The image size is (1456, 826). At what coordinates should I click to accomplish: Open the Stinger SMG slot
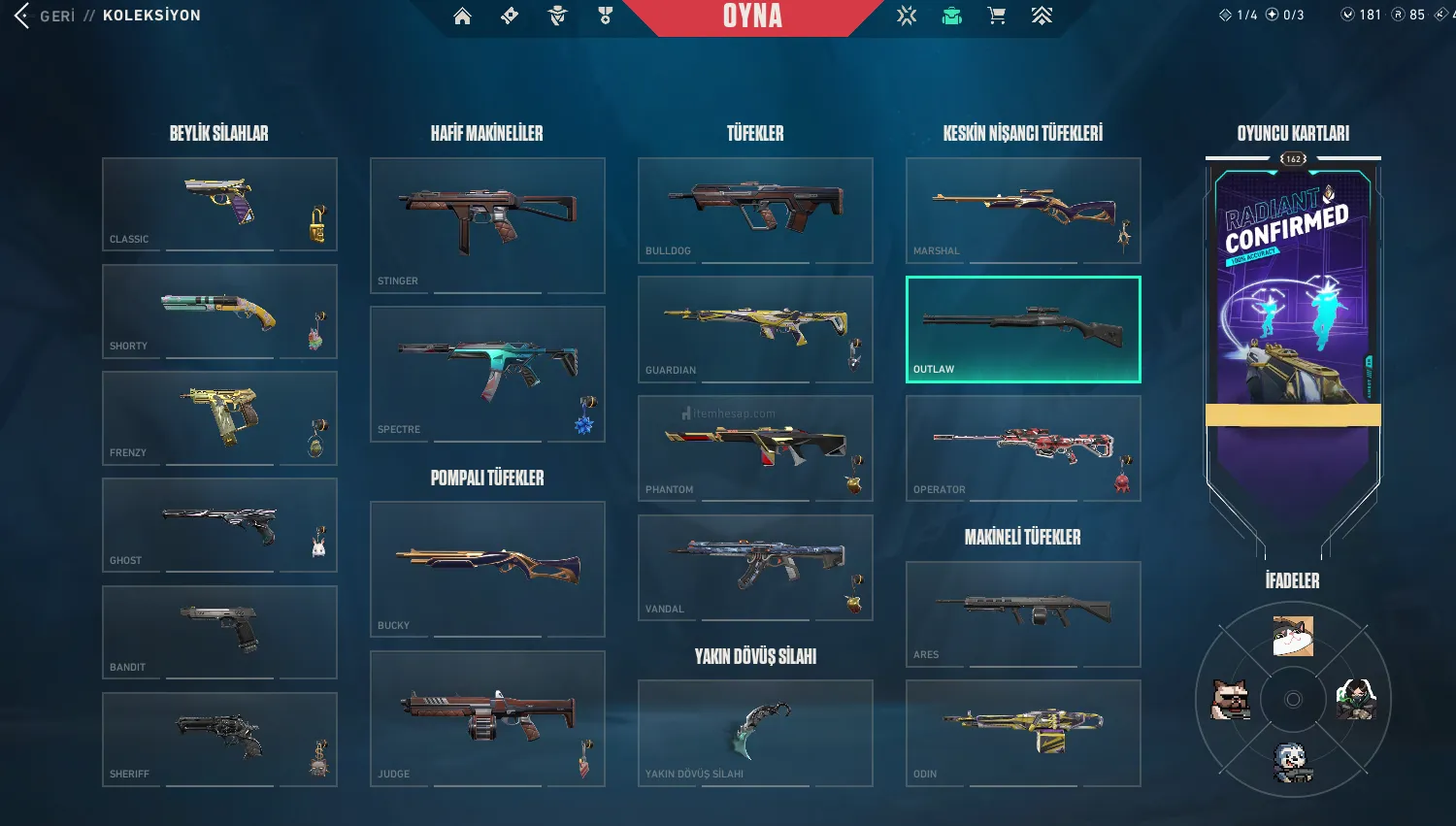[487, 225]
